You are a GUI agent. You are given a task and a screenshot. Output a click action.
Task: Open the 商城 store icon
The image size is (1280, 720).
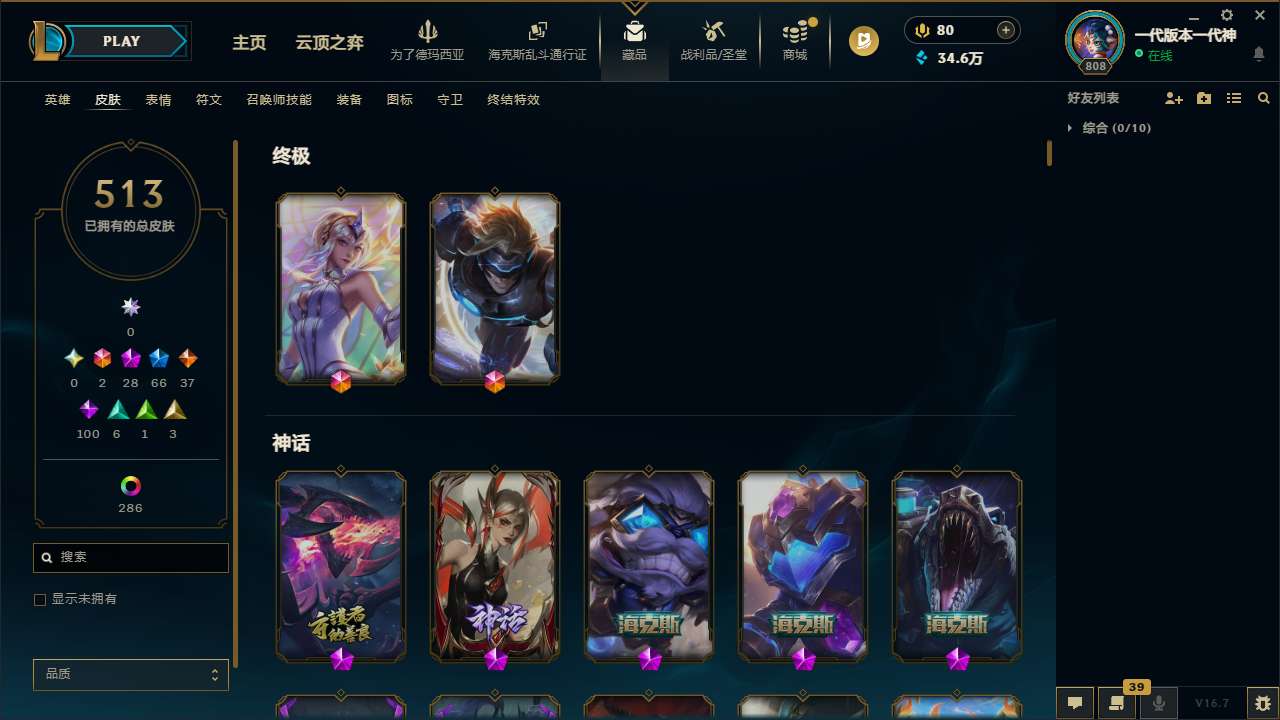pos(795,41)
